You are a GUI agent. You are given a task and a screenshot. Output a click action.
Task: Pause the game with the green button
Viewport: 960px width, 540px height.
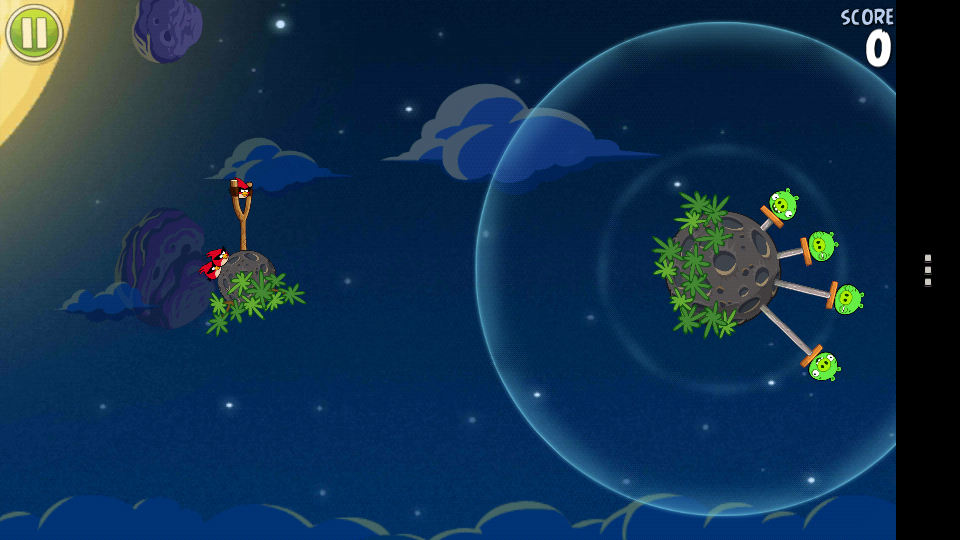pyautogui.click(x=34, y=32)
